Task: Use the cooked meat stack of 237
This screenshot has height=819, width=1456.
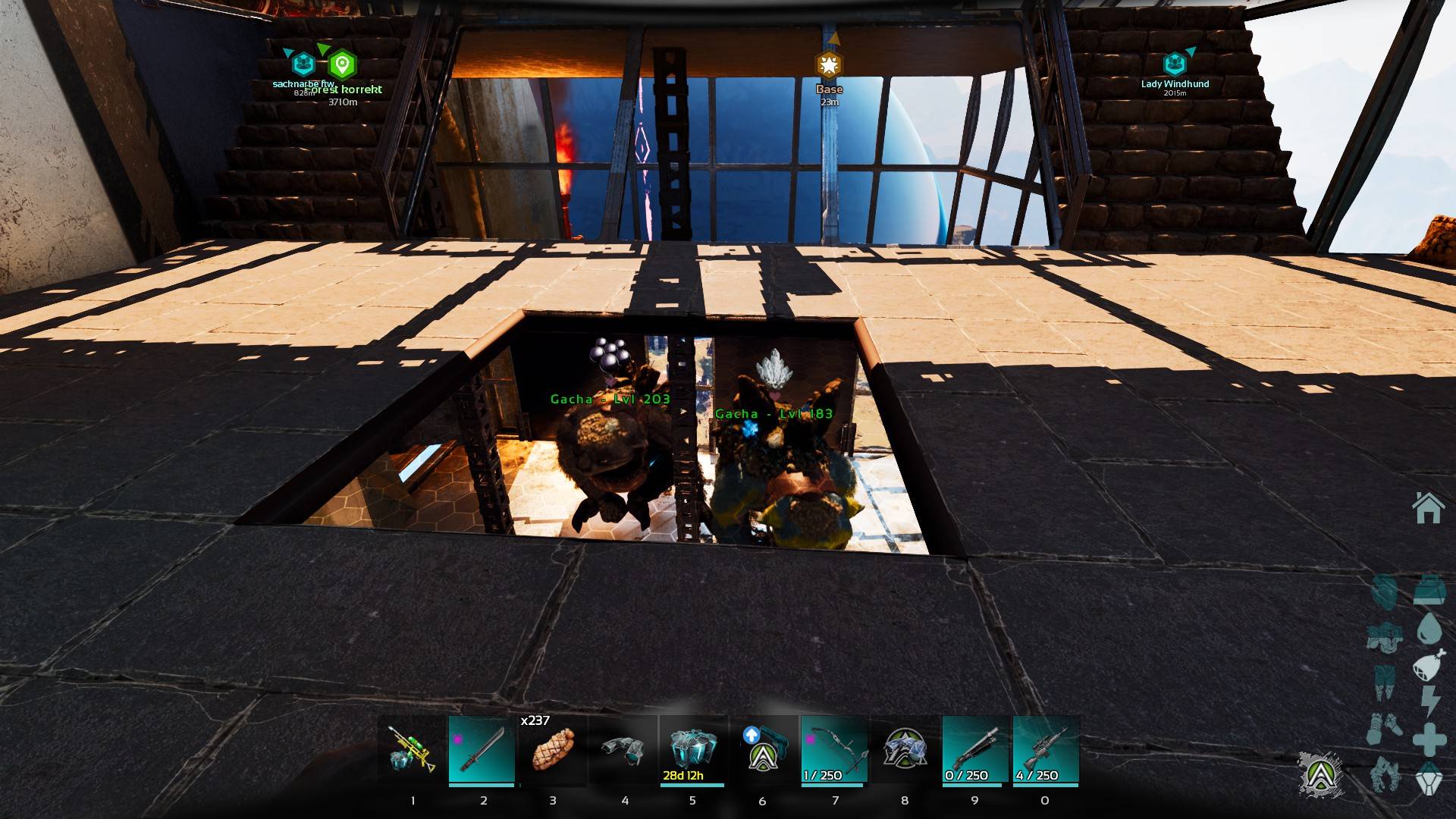Action: (x=553, y=749)
